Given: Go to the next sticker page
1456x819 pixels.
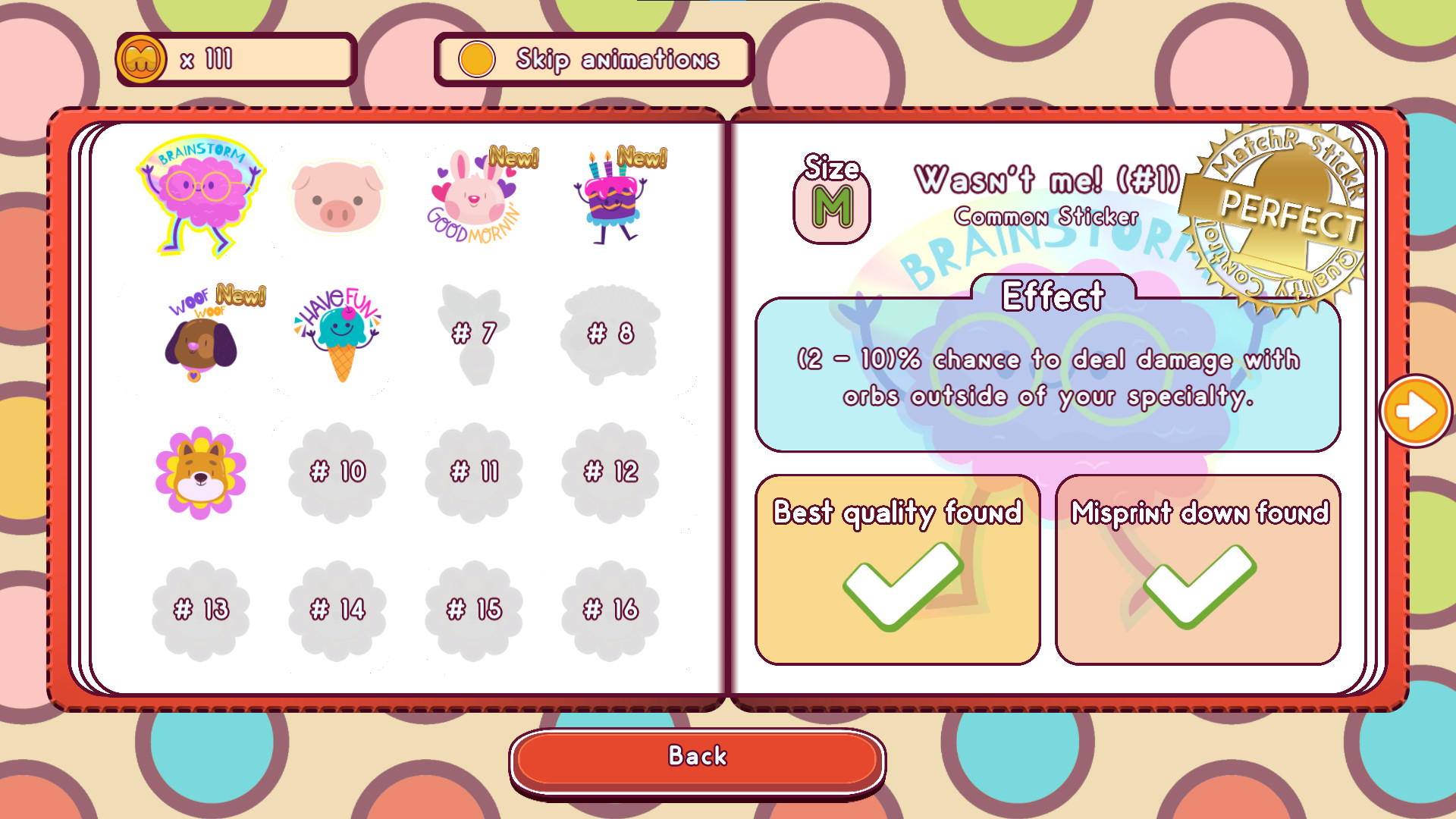Looking at the screenshot, I should [x=1415, y=409].
